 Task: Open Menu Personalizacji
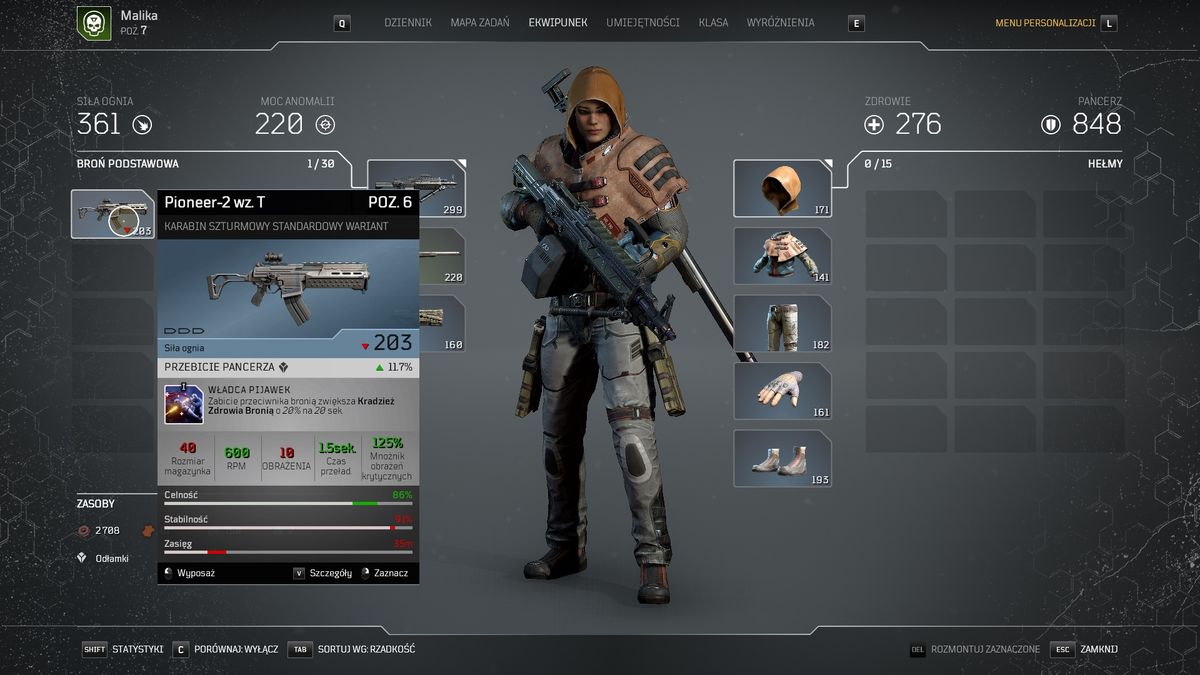point(1045,23)
